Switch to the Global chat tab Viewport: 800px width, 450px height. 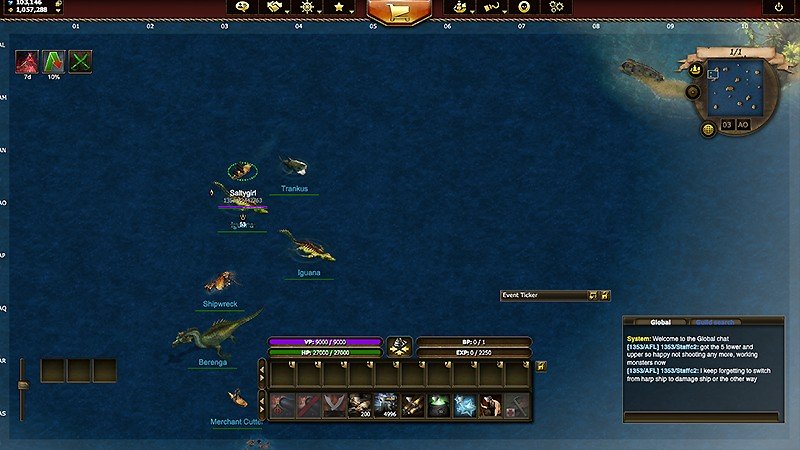tap(660, 322)
